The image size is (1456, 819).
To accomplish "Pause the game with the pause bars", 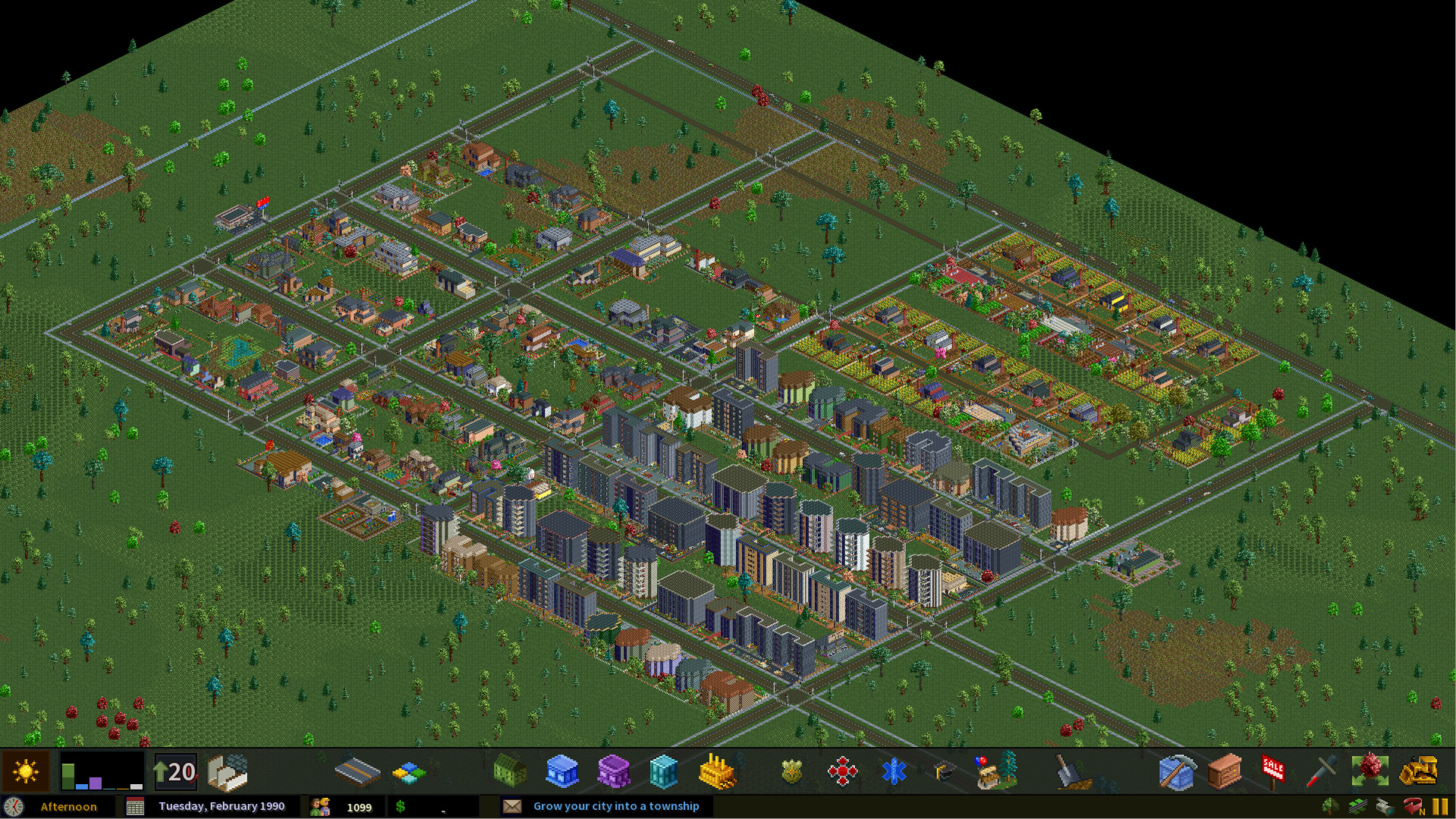I will [x=1440, y=806].
